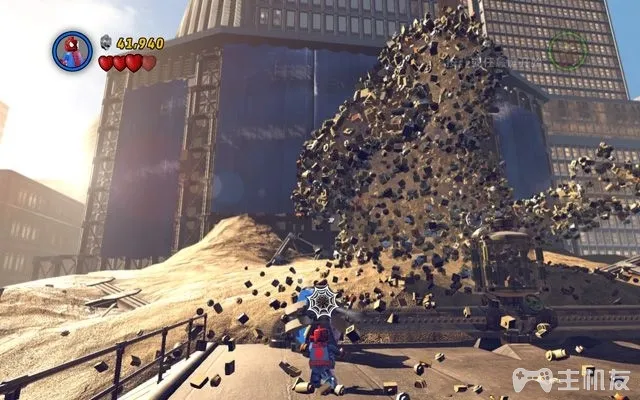Click the Spider-Man character portrait
This screenshot has height=400, width=640.
[72, 50]
